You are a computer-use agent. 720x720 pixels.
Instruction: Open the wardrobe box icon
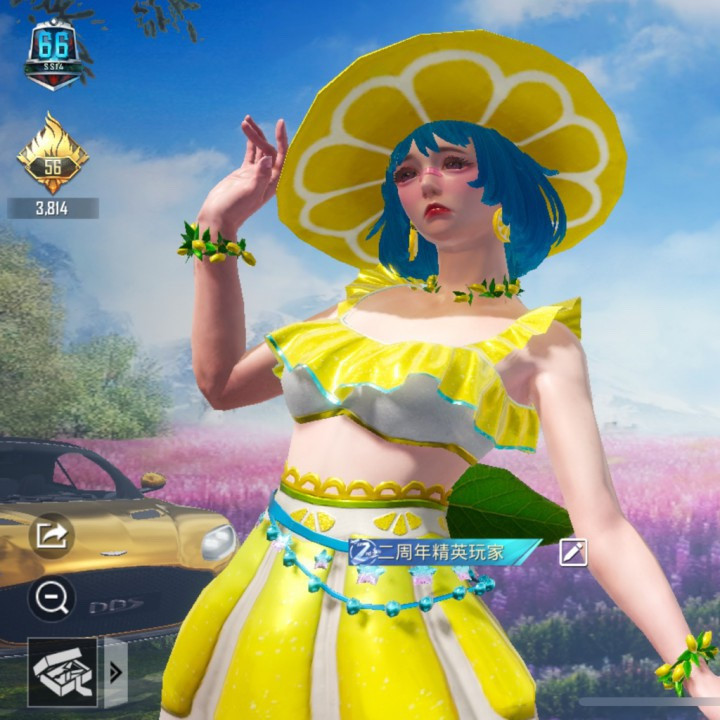pyautogui.click(x=63, y=671)
